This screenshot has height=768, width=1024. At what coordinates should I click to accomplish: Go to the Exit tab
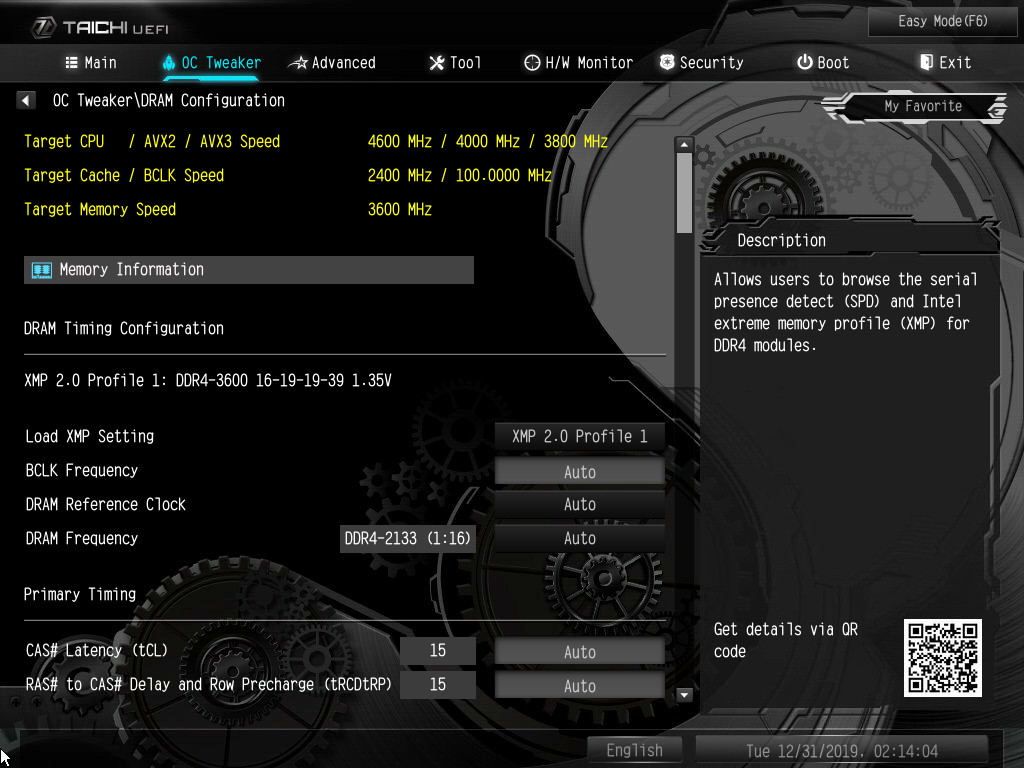pos(945,63)
